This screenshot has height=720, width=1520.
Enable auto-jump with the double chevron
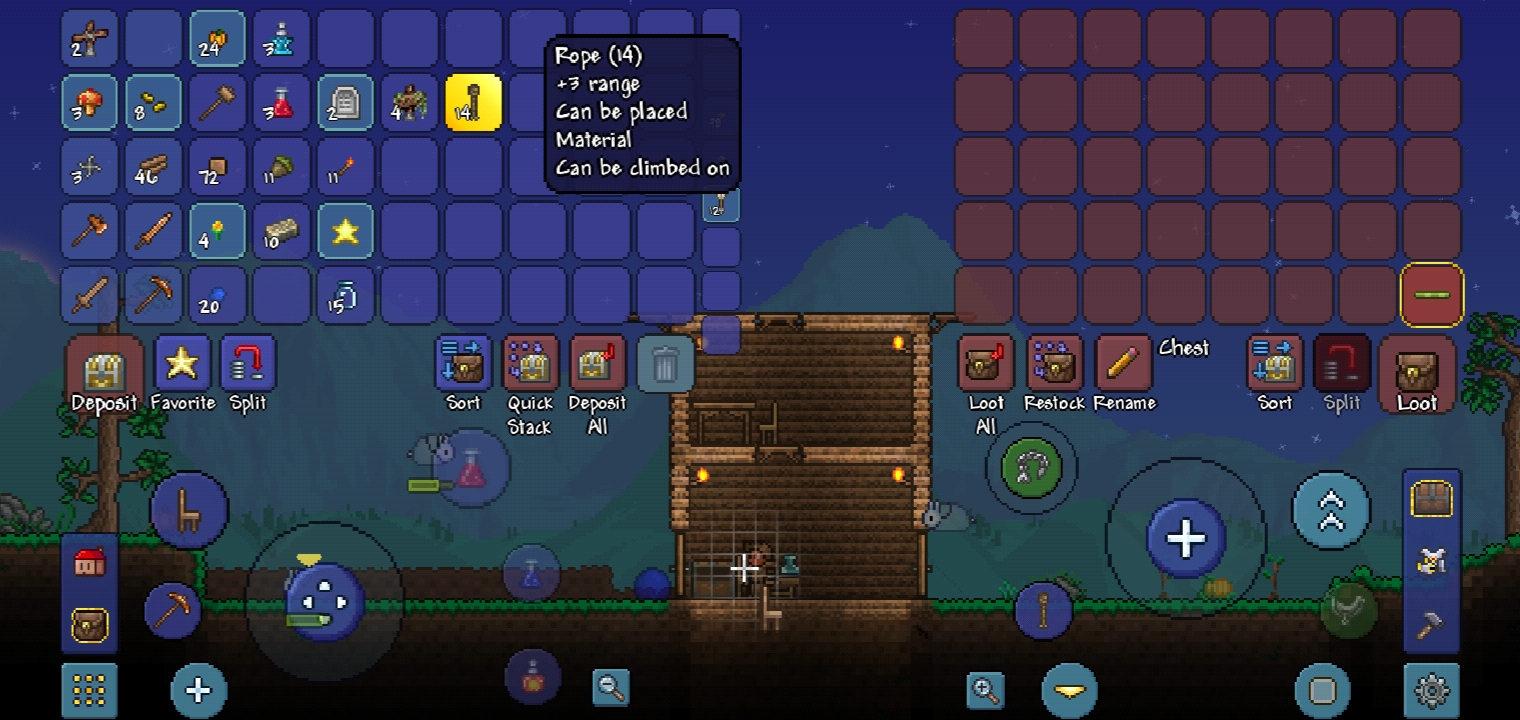click(1330, 511)
